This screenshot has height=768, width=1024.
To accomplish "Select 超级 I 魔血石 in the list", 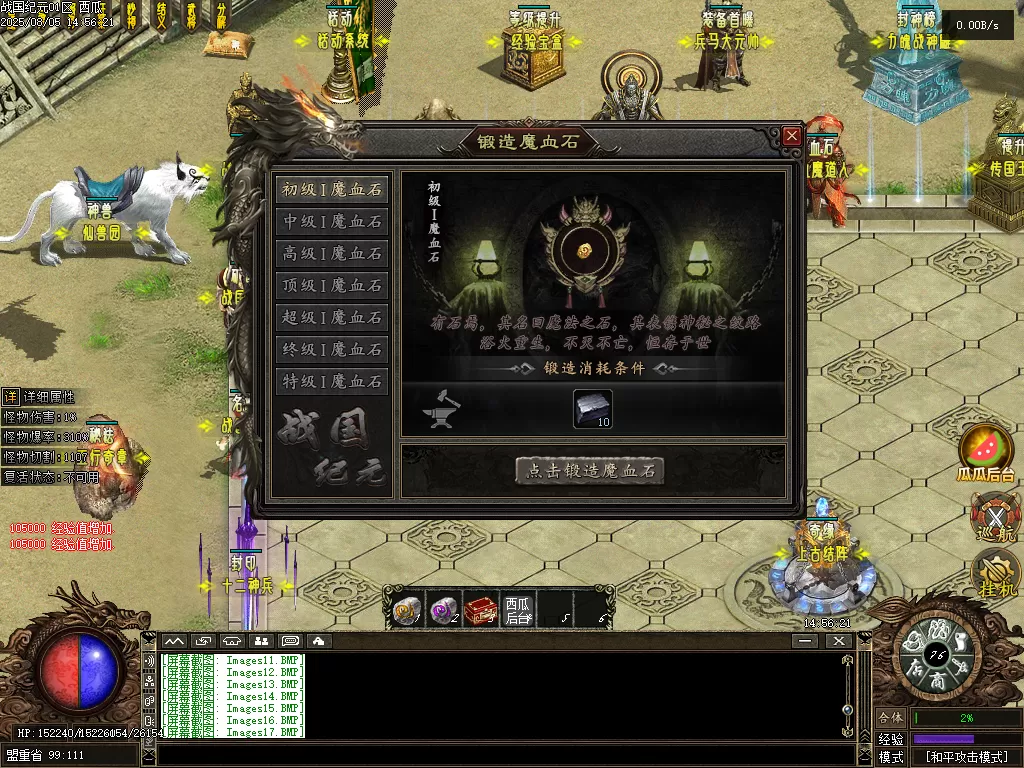I will 331,317.
